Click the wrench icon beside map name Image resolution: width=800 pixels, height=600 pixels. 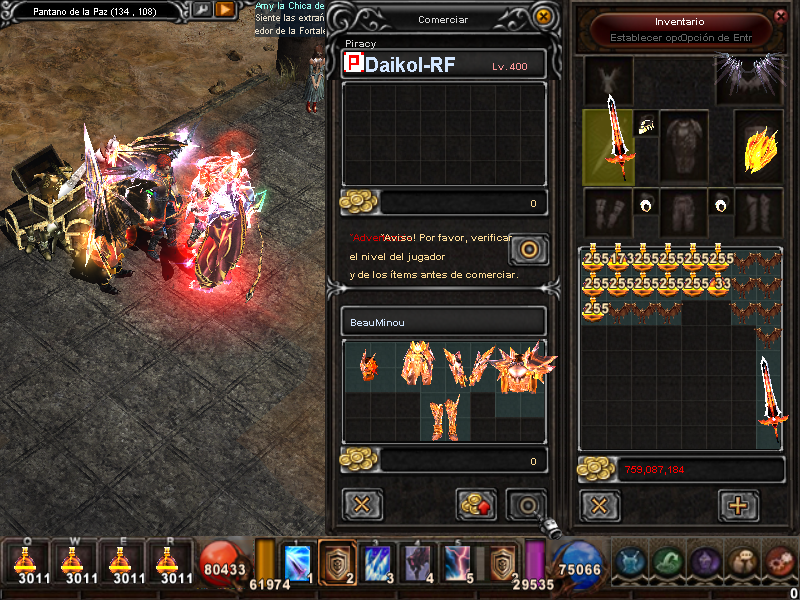pos(202,10)
